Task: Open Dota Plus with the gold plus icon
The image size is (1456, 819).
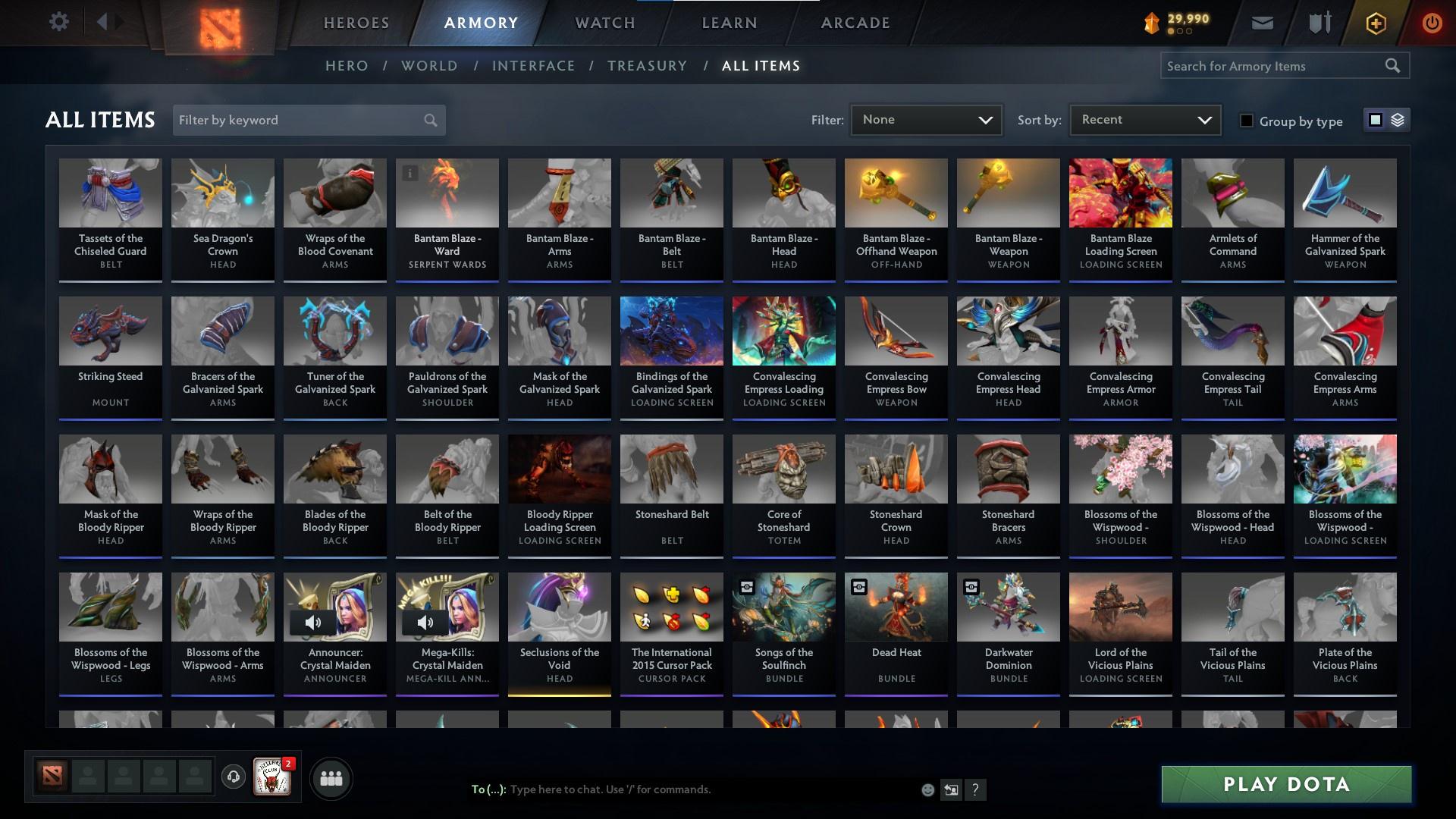Action: pyautogui.click(x=1374, y=23)
